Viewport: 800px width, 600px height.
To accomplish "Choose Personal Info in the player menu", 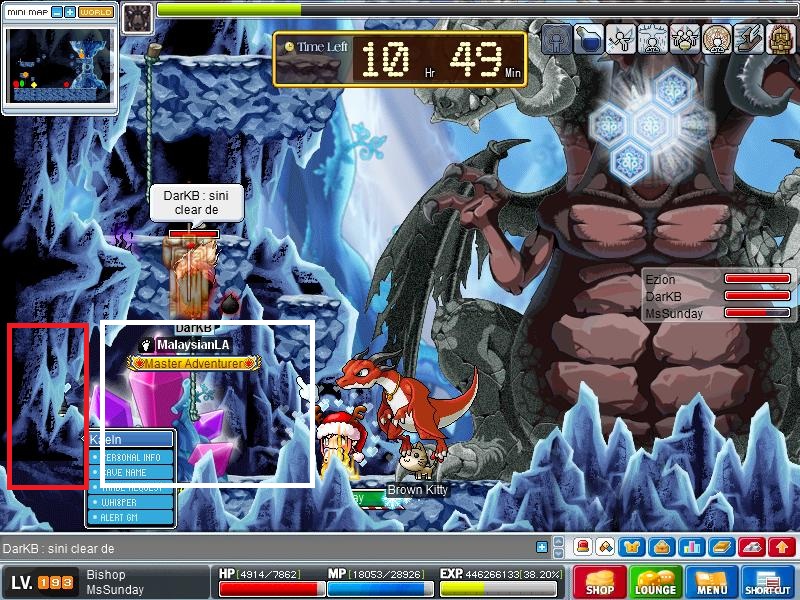I will click(130, 456).
